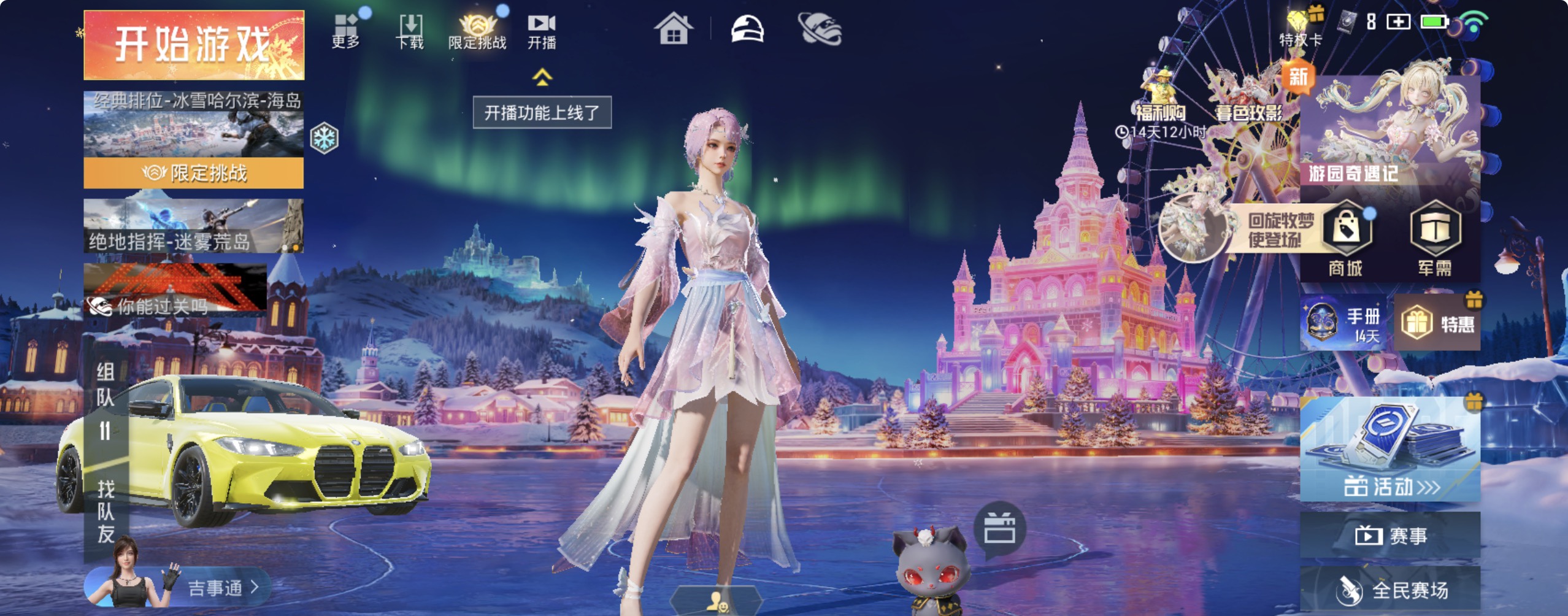Open the 游园奇遇记 event banner
The height and width of the screenshot is (616, 1568).
pyautogui.click(x=1390, y=132)
